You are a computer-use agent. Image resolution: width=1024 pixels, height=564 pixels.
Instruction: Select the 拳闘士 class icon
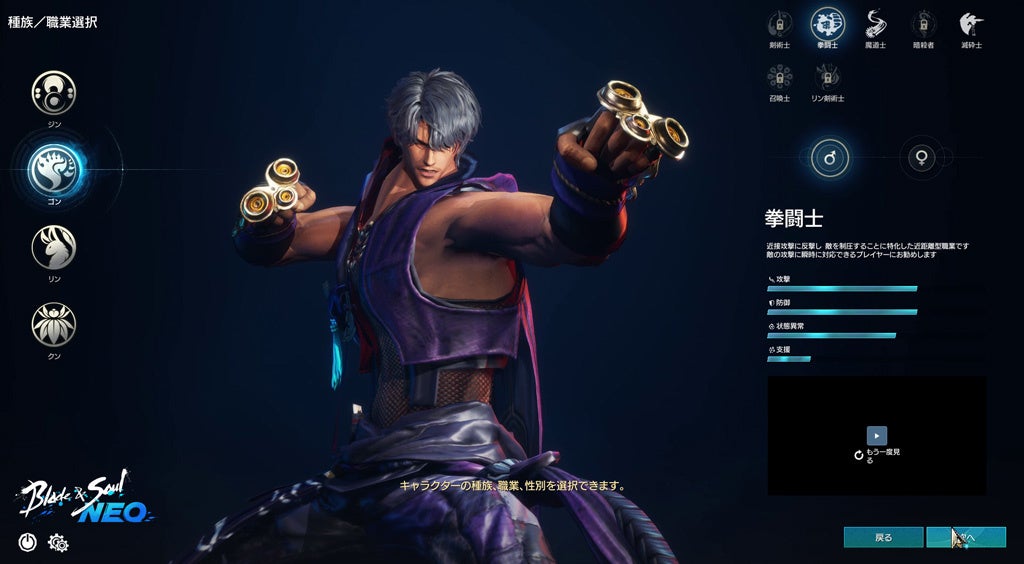(x=827, y=23)
